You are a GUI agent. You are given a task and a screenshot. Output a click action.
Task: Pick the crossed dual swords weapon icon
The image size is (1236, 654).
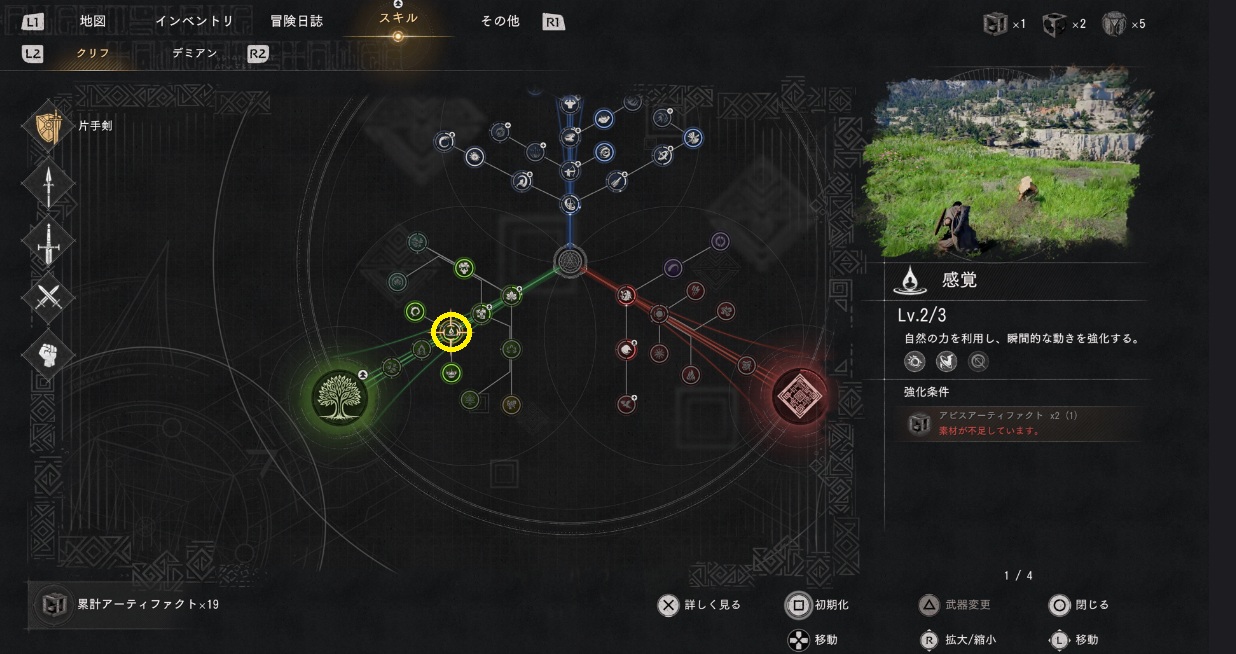[48, 298]
